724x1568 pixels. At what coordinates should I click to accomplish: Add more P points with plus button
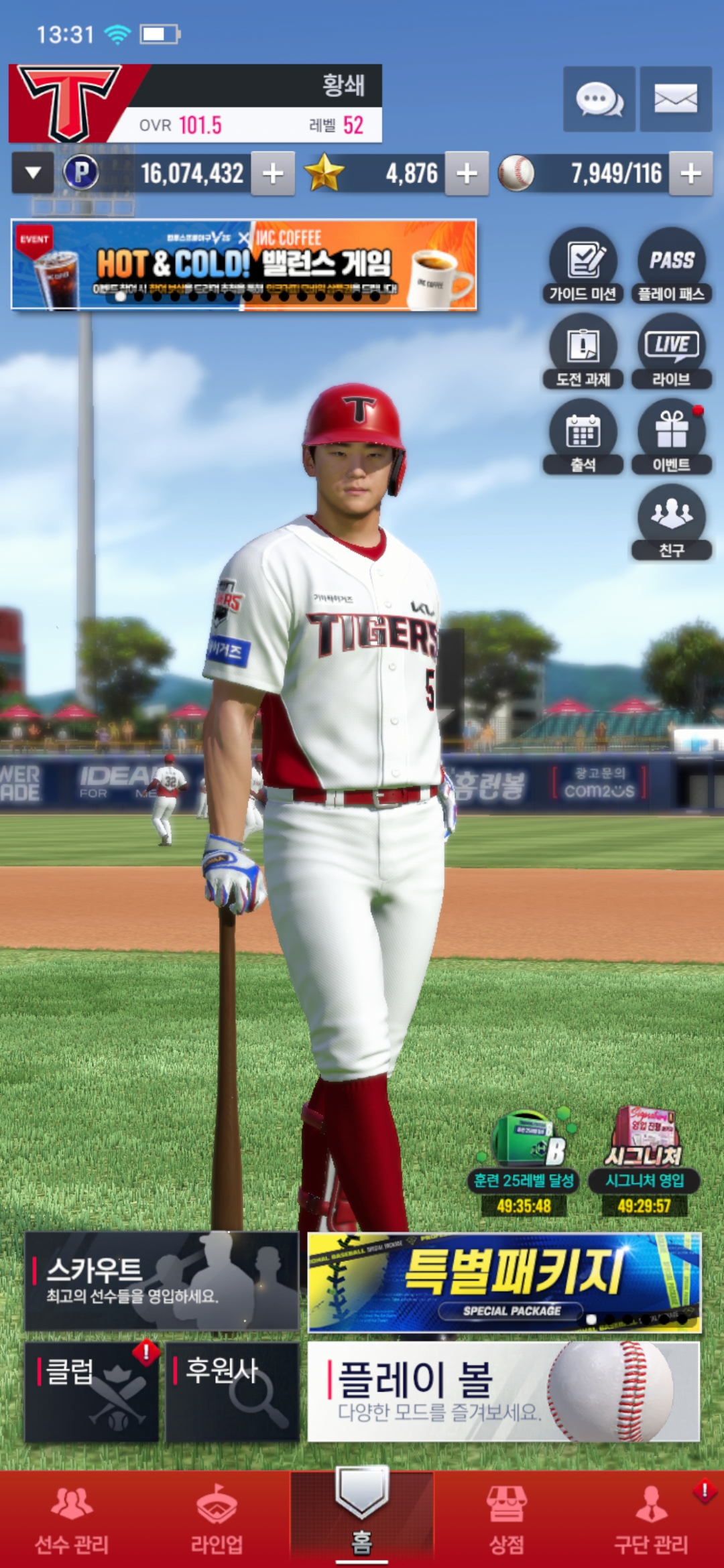coord(273,174)
